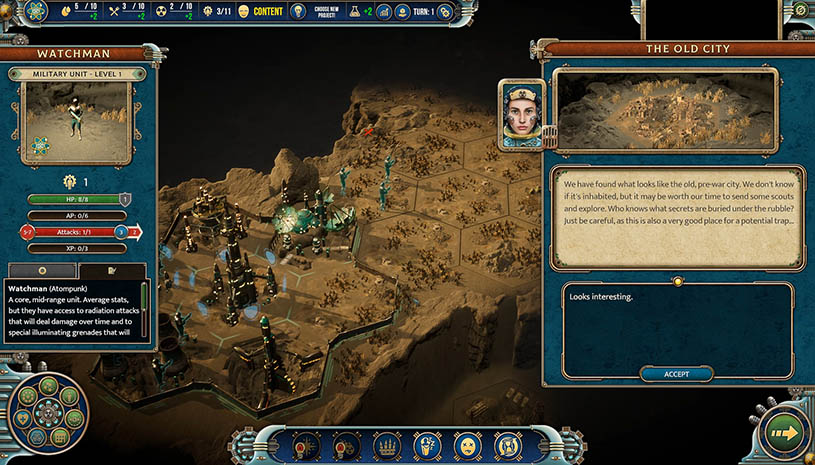Open the unit description notes tab
Viewport: 815px width, 465px height.
click(113, 271)
